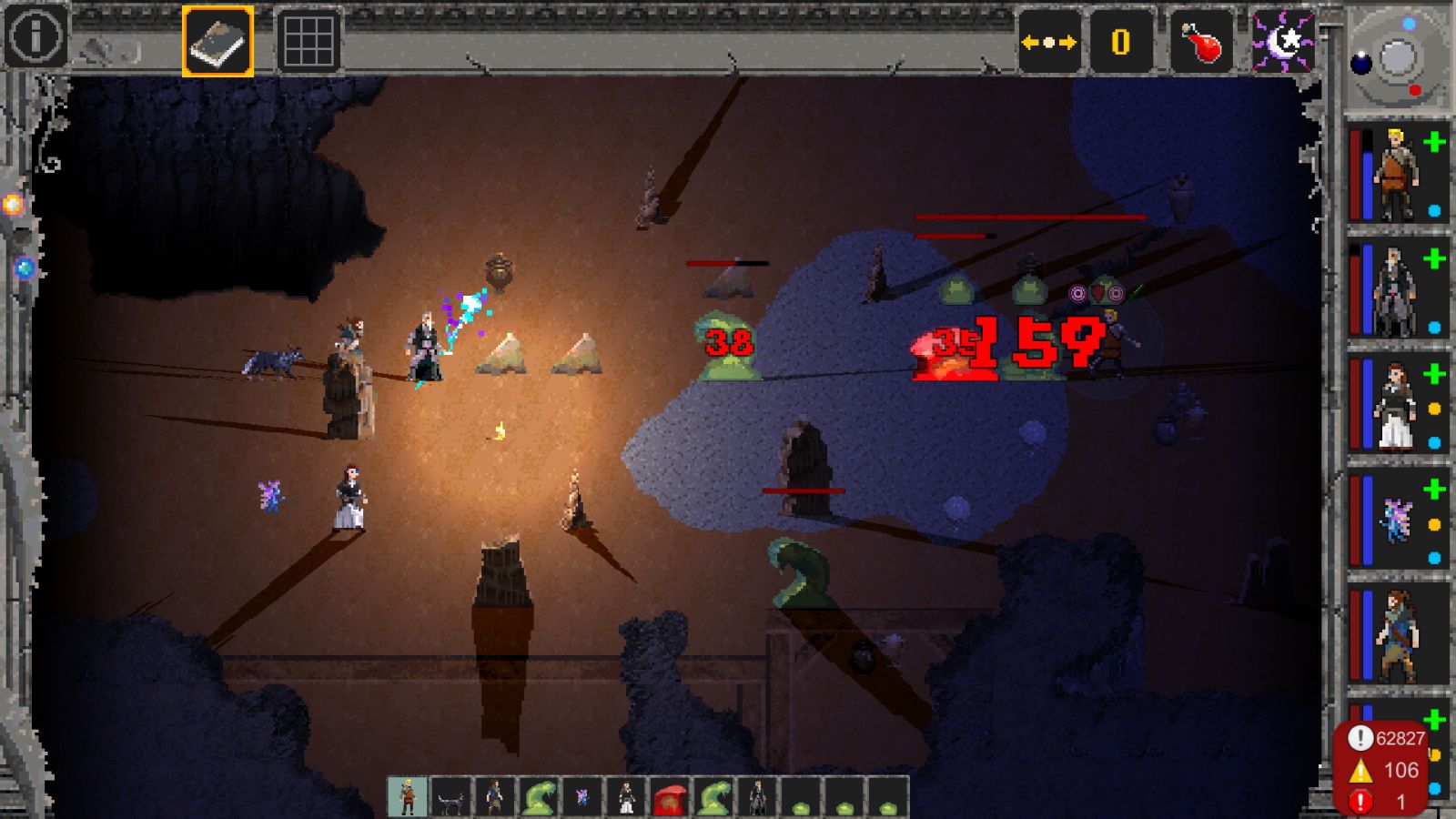Choose the purple fairy in turn order
Screen dimensions: 1456x819
point(582,797)
